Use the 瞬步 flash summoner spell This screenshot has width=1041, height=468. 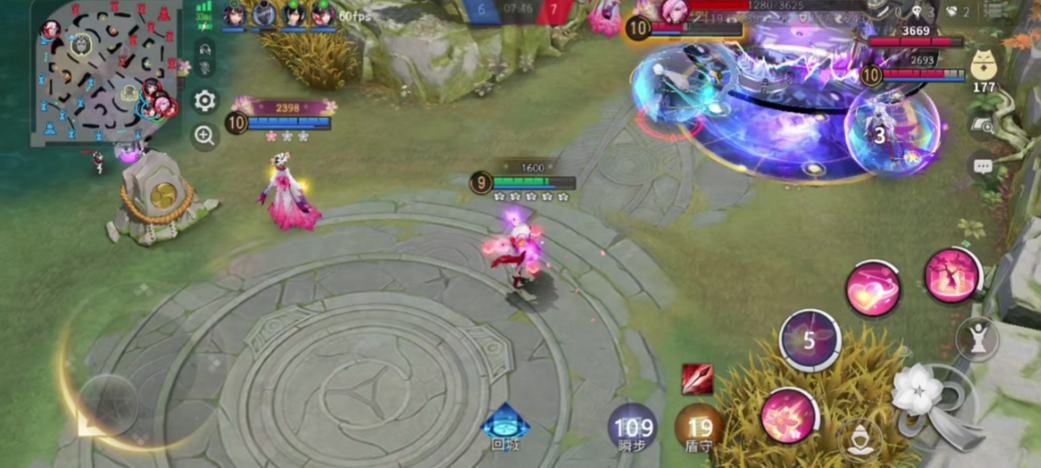pos(634,426)
